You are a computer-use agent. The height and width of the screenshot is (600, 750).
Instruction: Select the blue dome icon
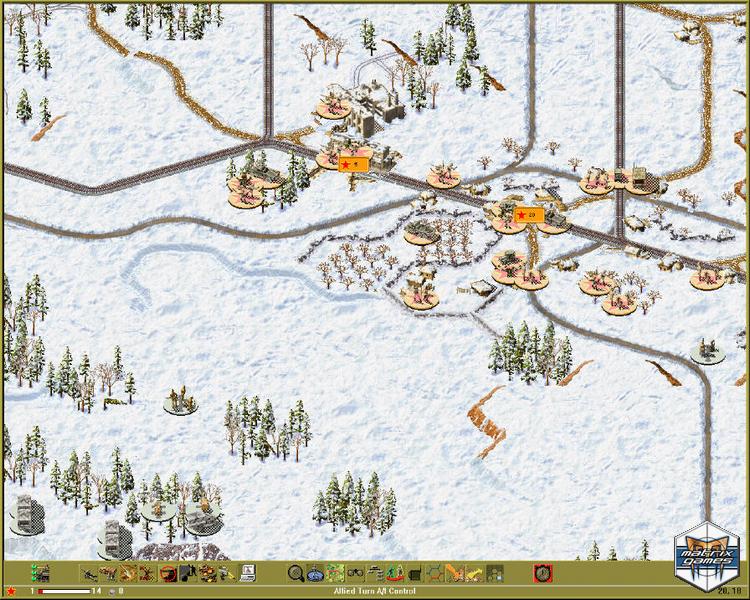pyautogui.click(x=315, y=573)
